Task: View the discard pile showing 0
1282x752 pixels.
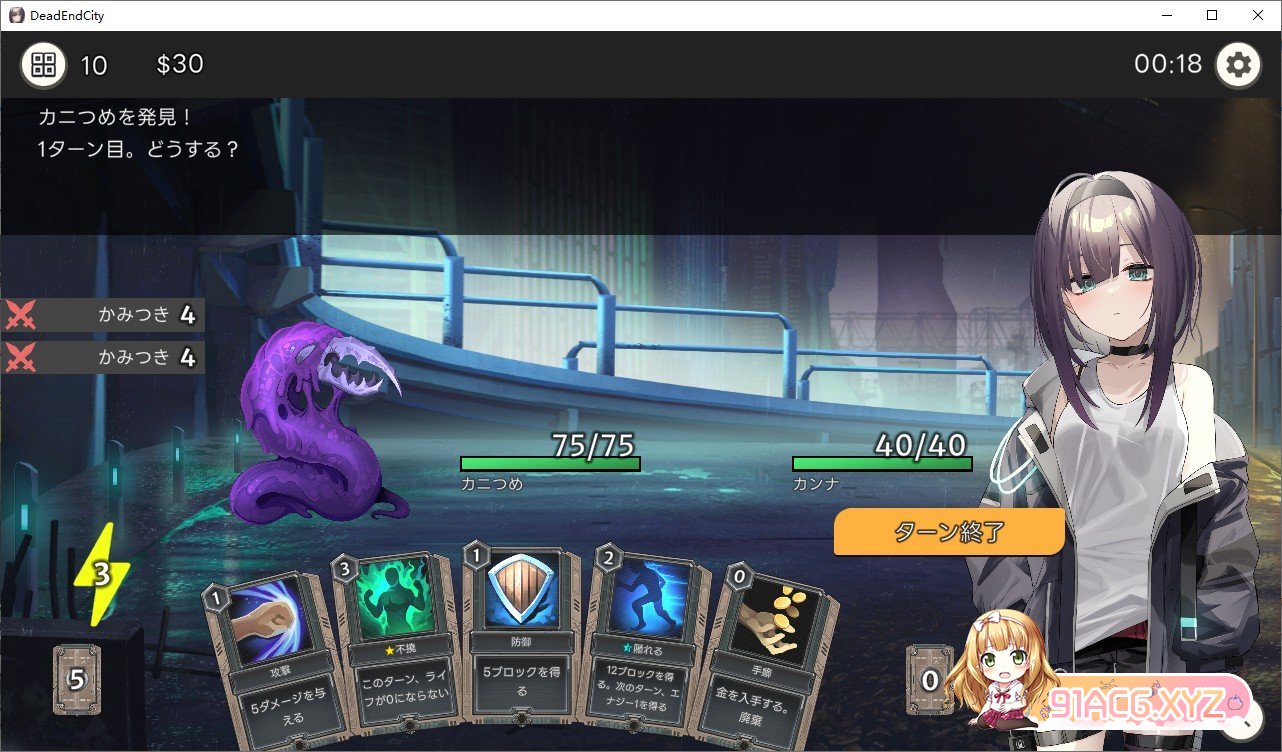Action: [x=930, y=680]
